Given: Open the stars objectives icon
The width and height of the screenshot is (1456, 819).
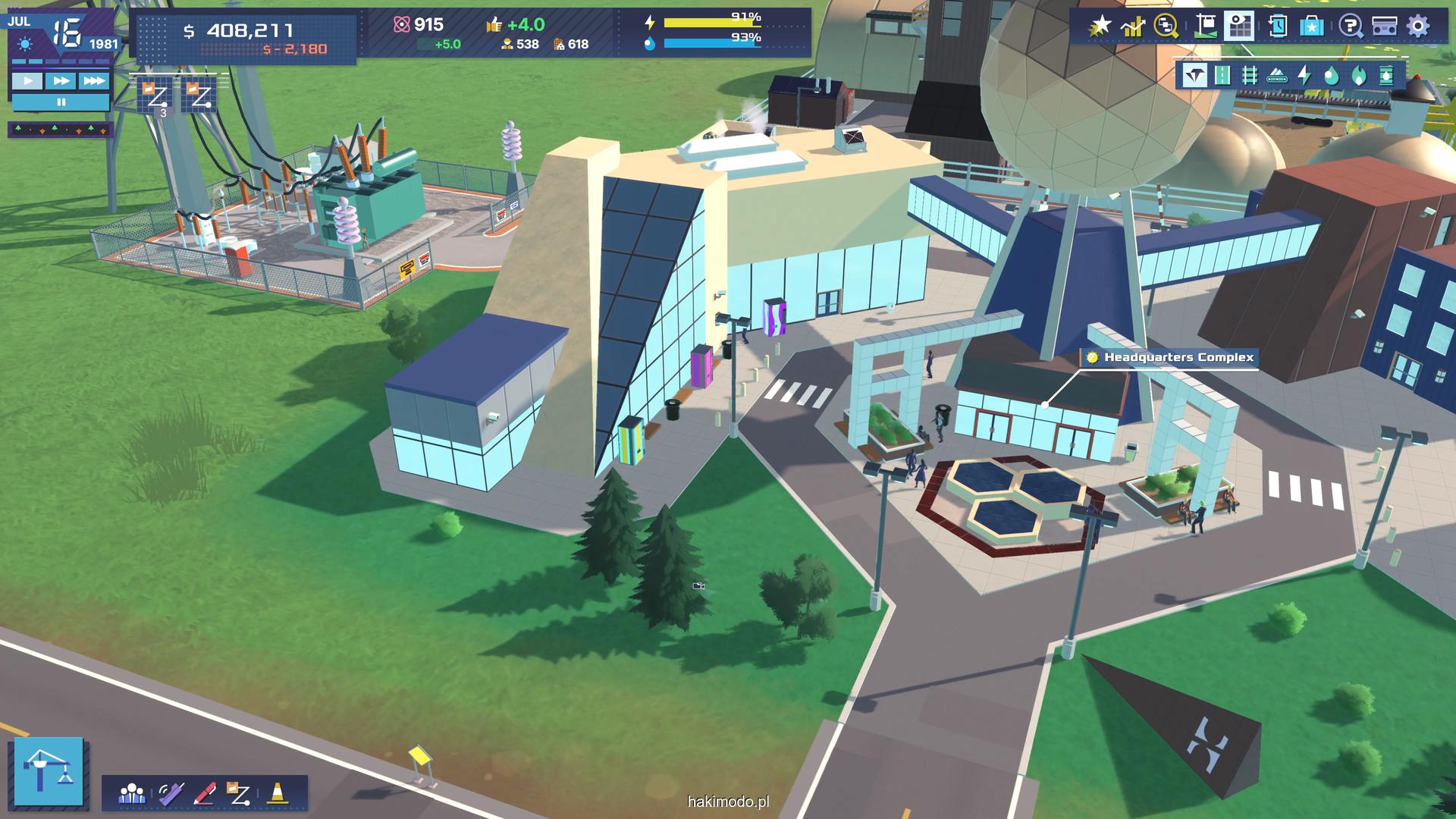Looking at the screenshot, I should coord(1099,27).
